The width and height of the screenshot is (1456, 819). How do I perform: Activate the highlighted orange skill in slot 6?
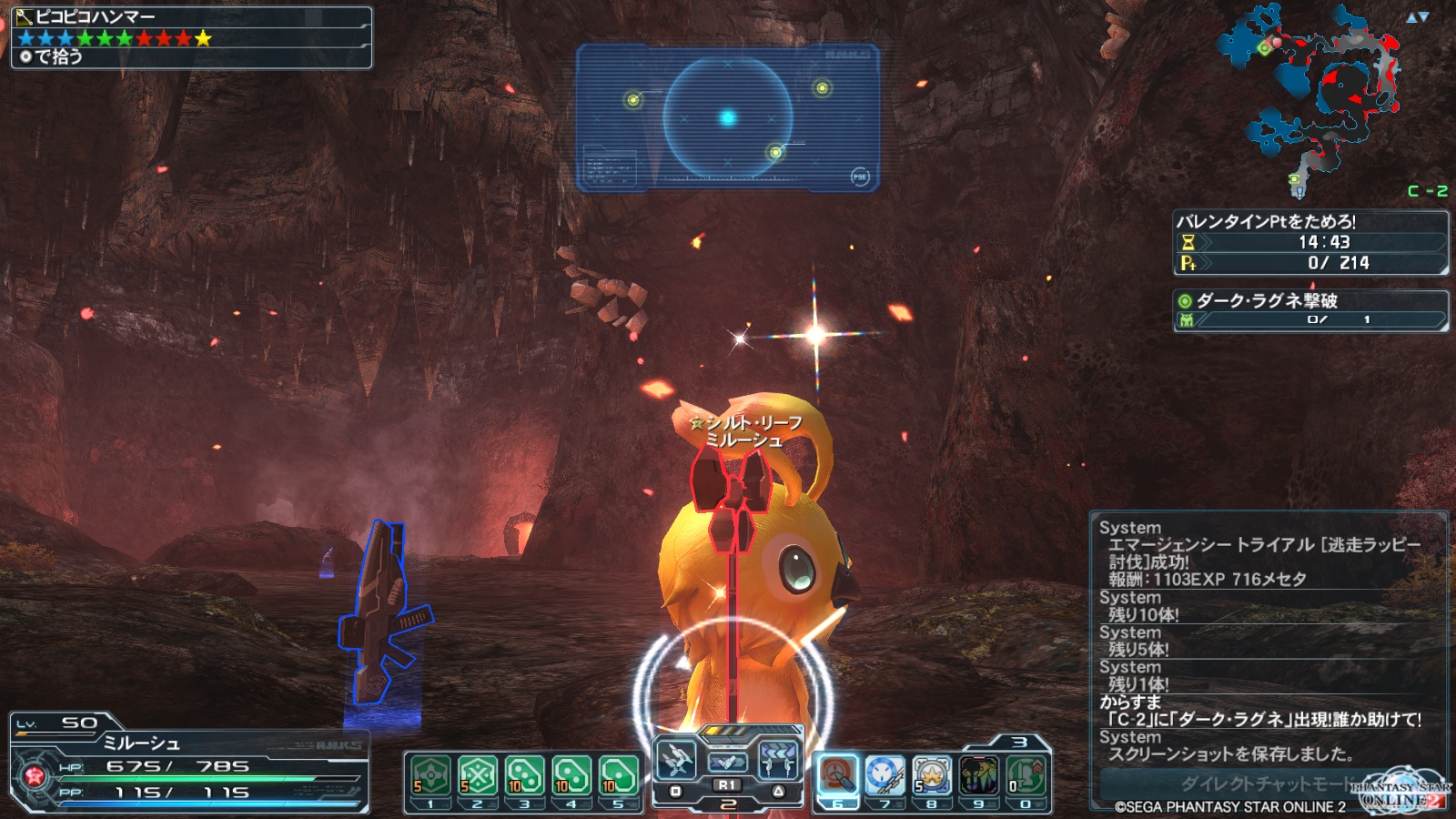pyautogui.click(x=838, y=776)
